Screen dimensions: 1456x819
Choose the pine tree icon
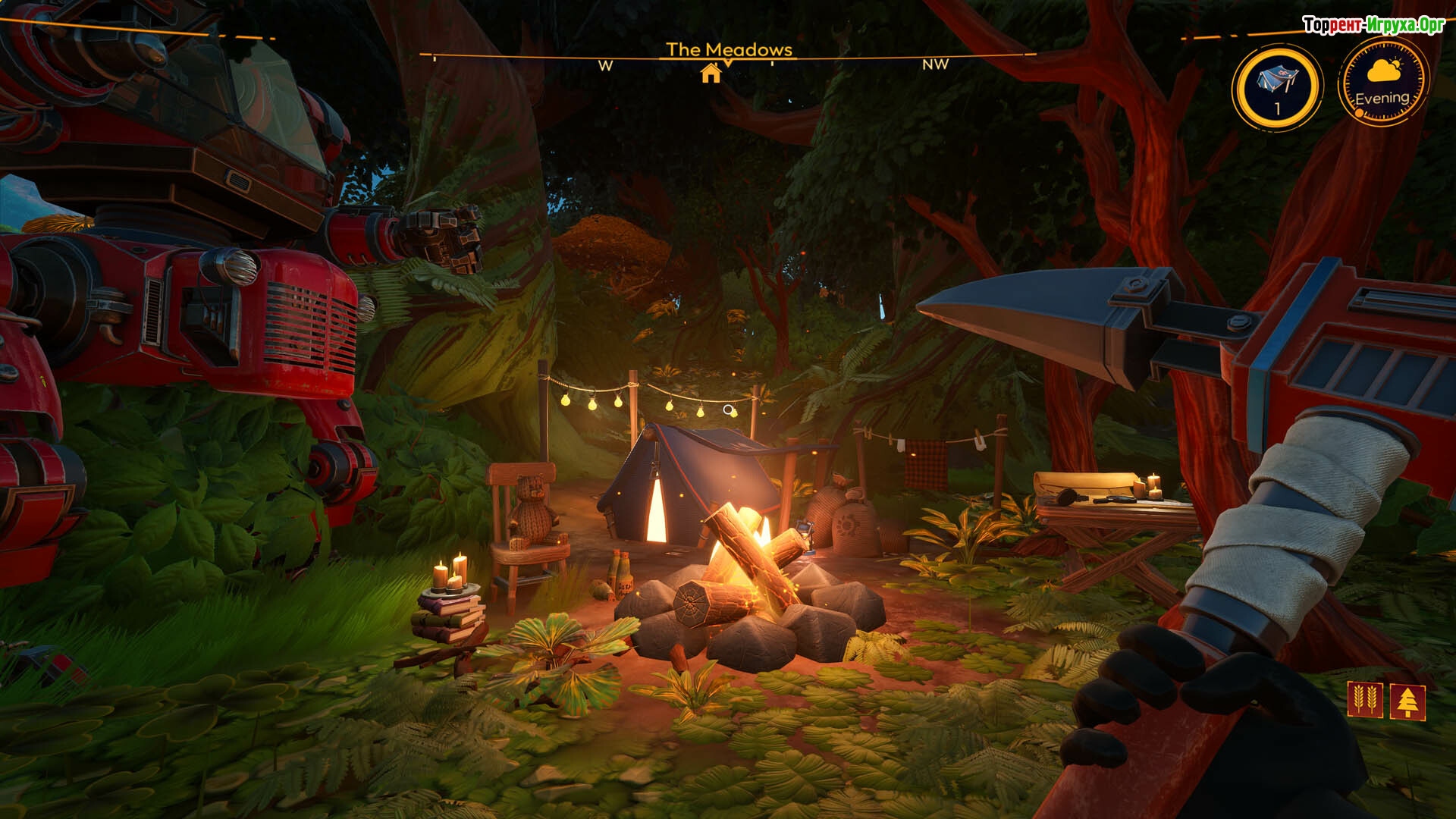click(1408, 701)
